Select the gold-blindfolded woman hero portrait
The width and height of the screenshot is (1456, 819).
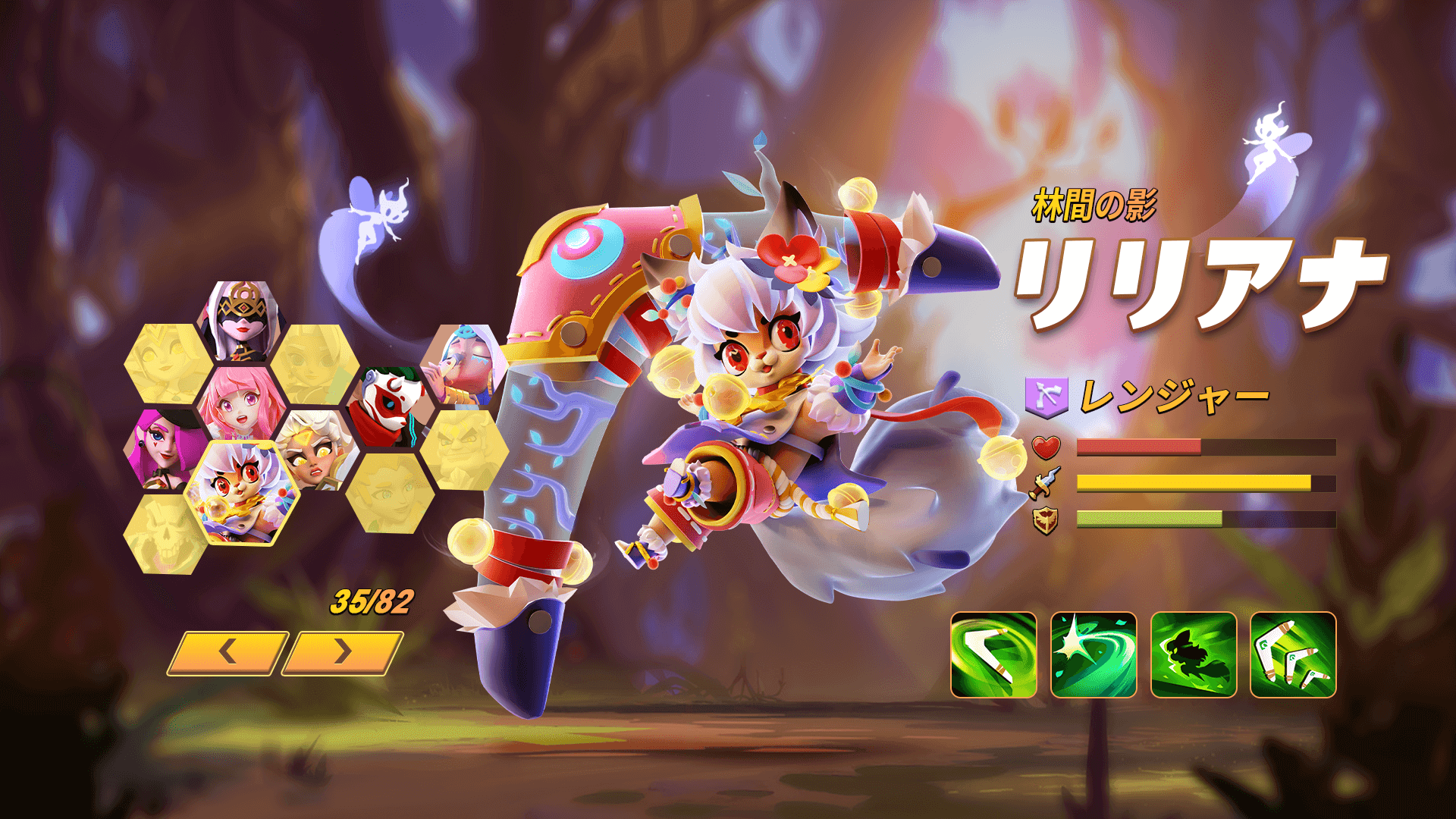(242, 322)
